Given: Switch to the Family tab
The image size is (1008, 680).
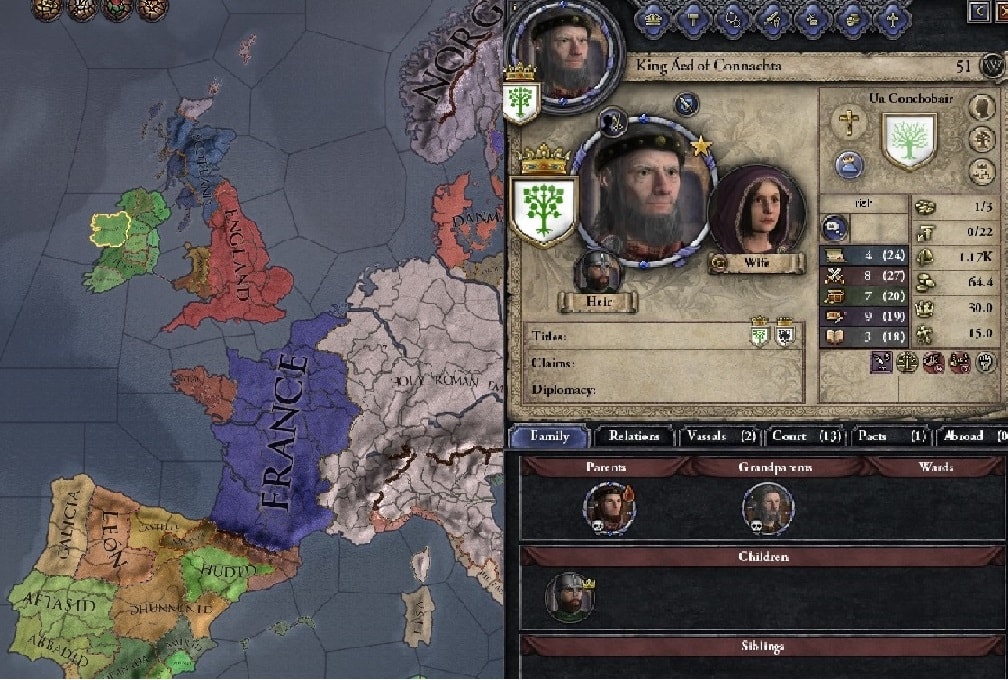Looking at the screenshot, I should pyautogui.click(x=549, y=436).
